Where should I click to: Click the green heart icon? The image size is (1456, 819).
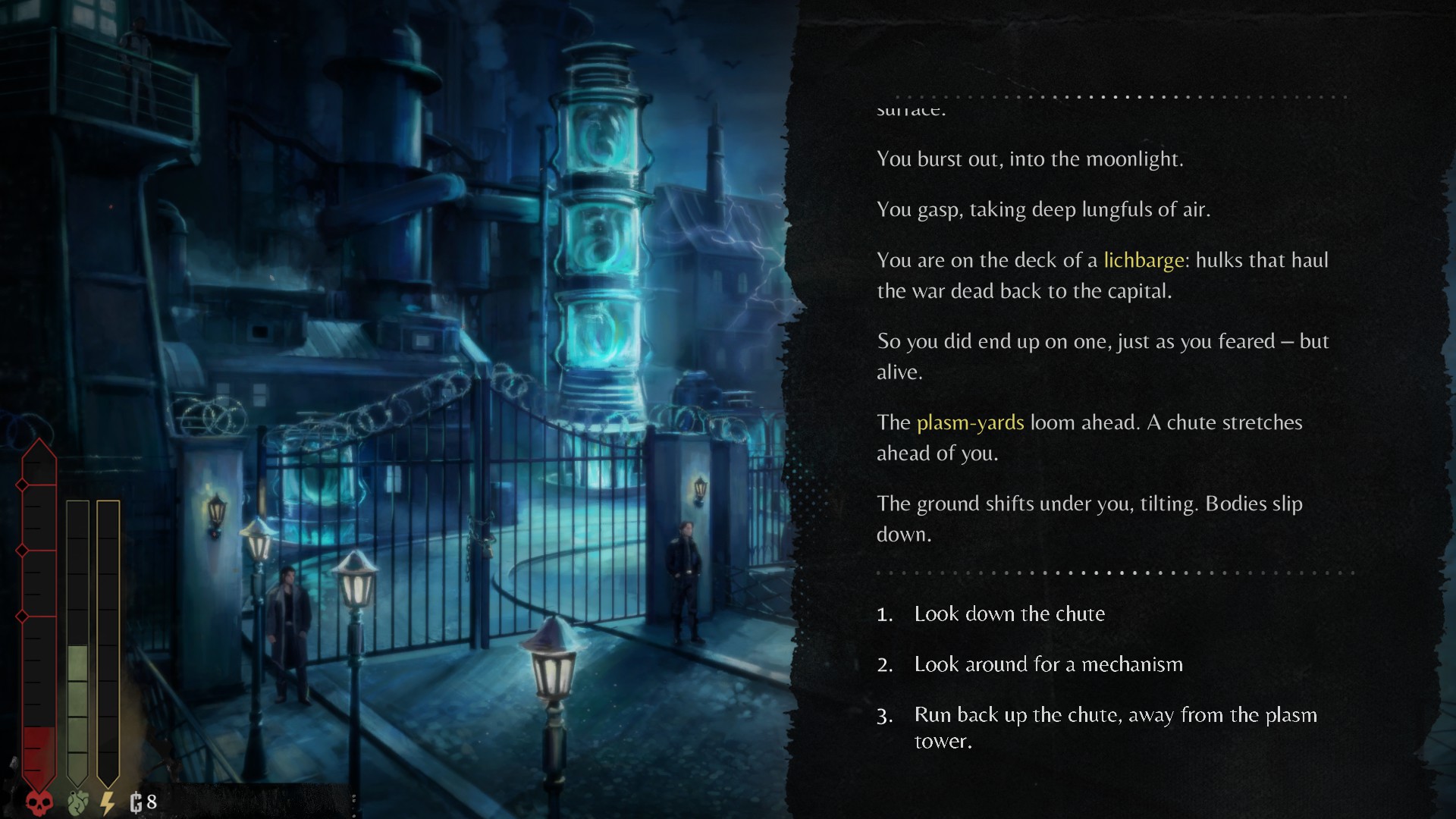[77, 802]
